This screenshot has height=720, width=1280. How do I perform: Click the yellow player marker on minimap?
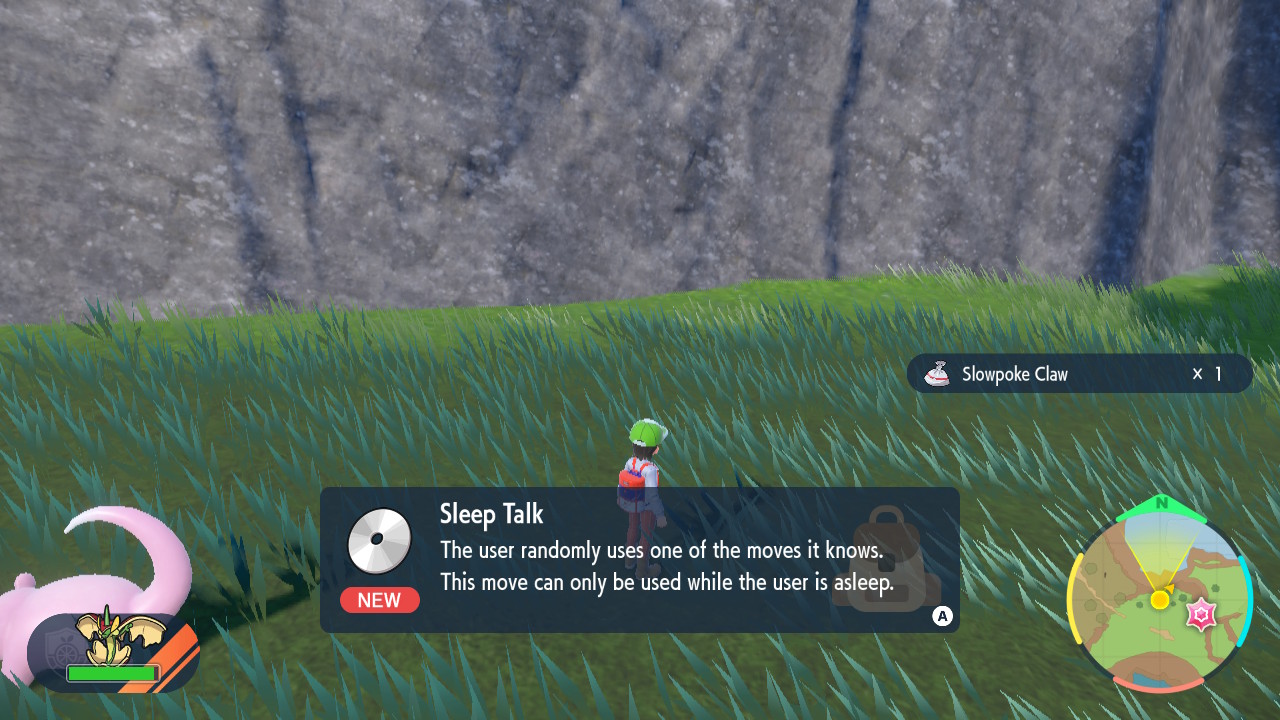coord(1159,599)
